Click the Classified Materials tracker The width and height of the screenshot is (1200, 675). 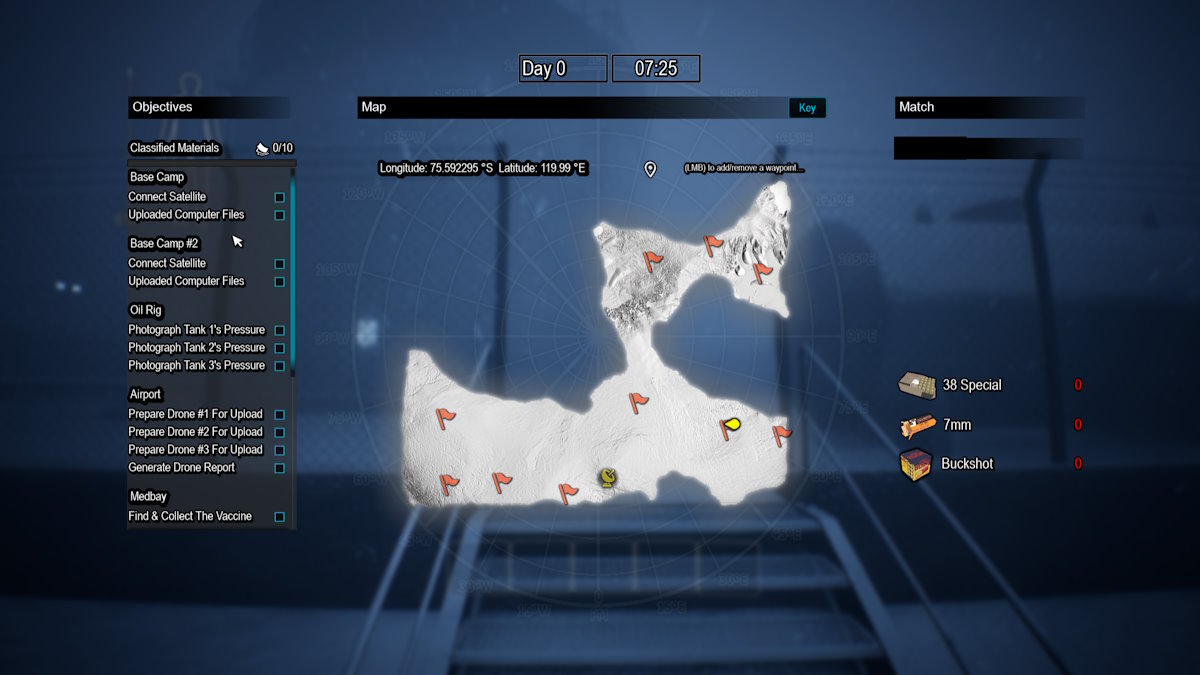coord(175,148)
